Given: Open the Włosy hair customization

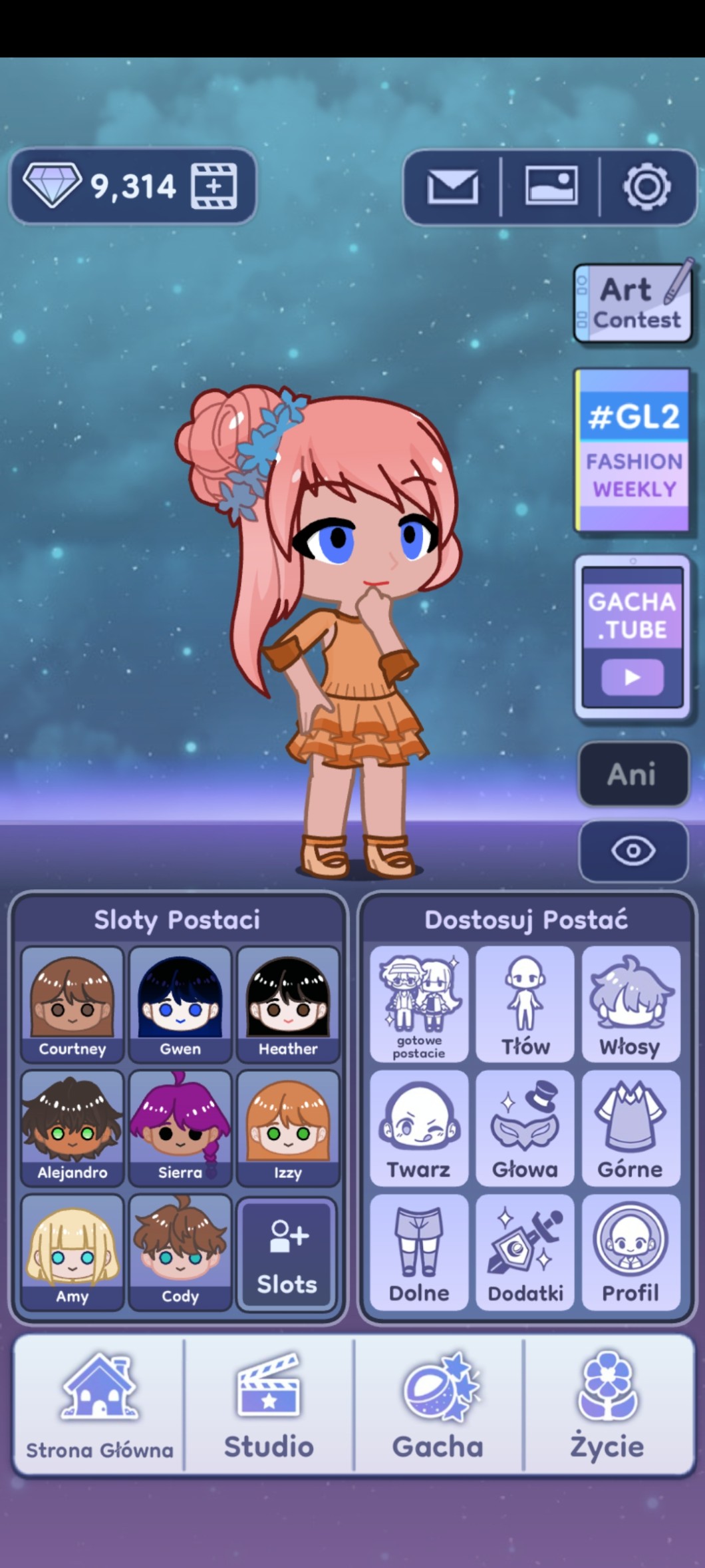Looking at the screenshot, I should 631,1004.
